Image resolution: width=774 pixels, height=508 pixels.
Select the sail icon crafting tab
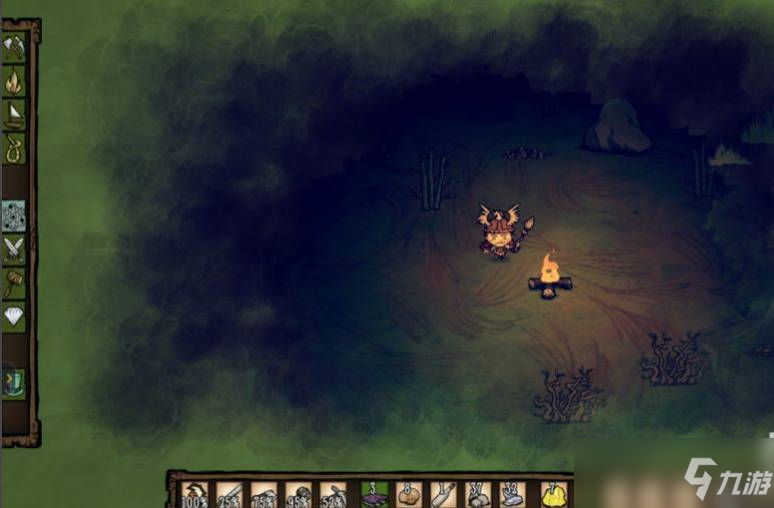click(x=14, y=115)
